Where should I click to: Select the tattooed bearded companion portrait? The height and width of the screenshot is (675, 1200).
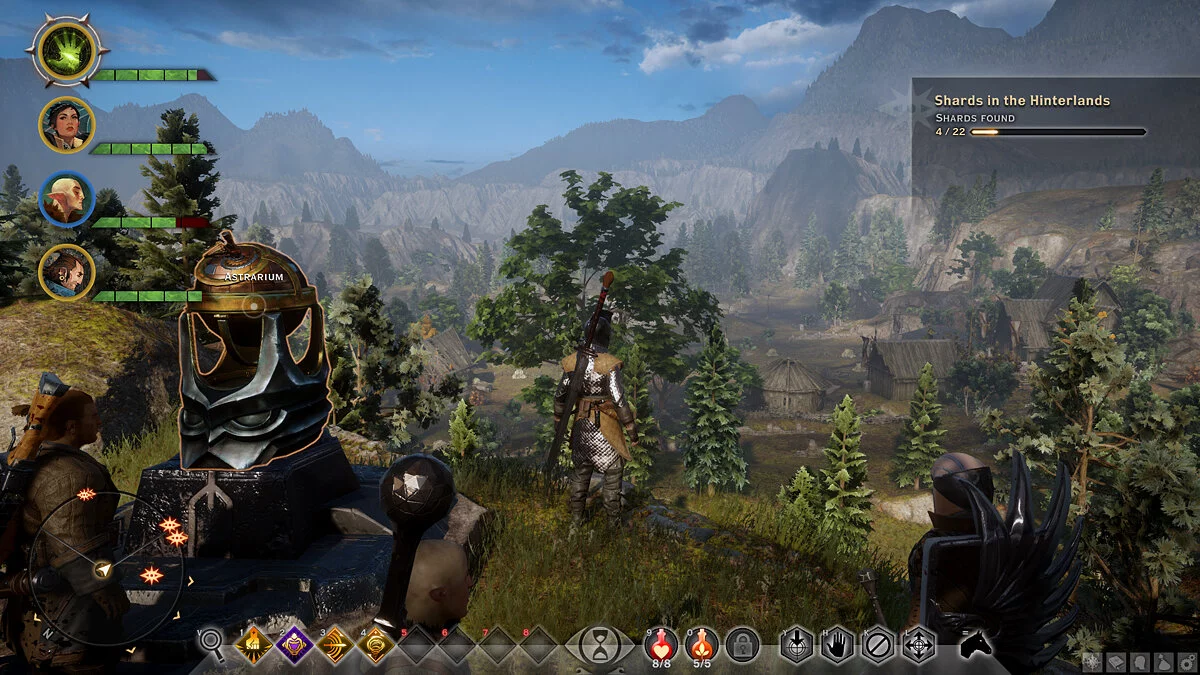click(67, 271)
